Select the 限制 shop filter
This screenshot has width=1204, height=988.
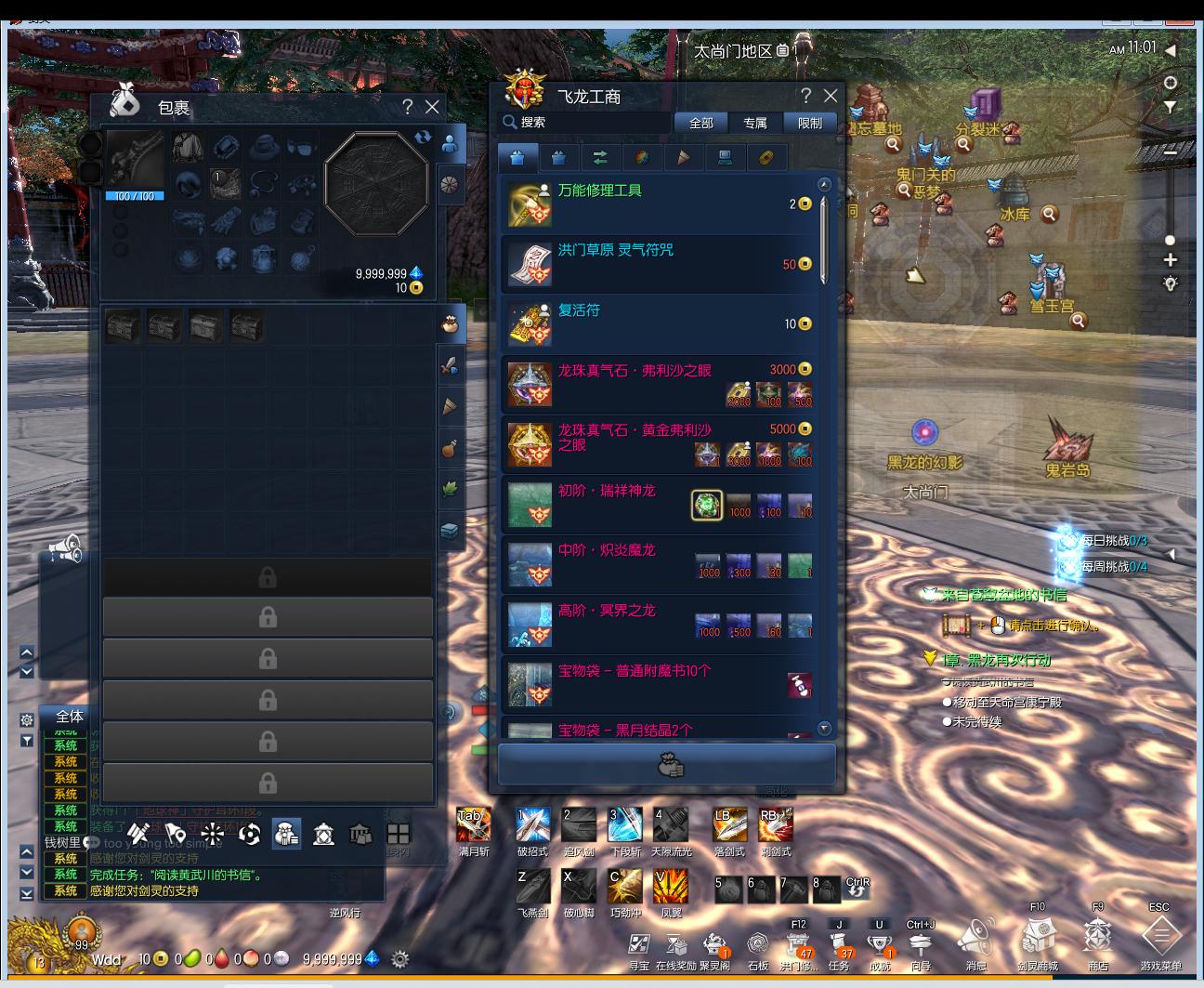(809, 123)
